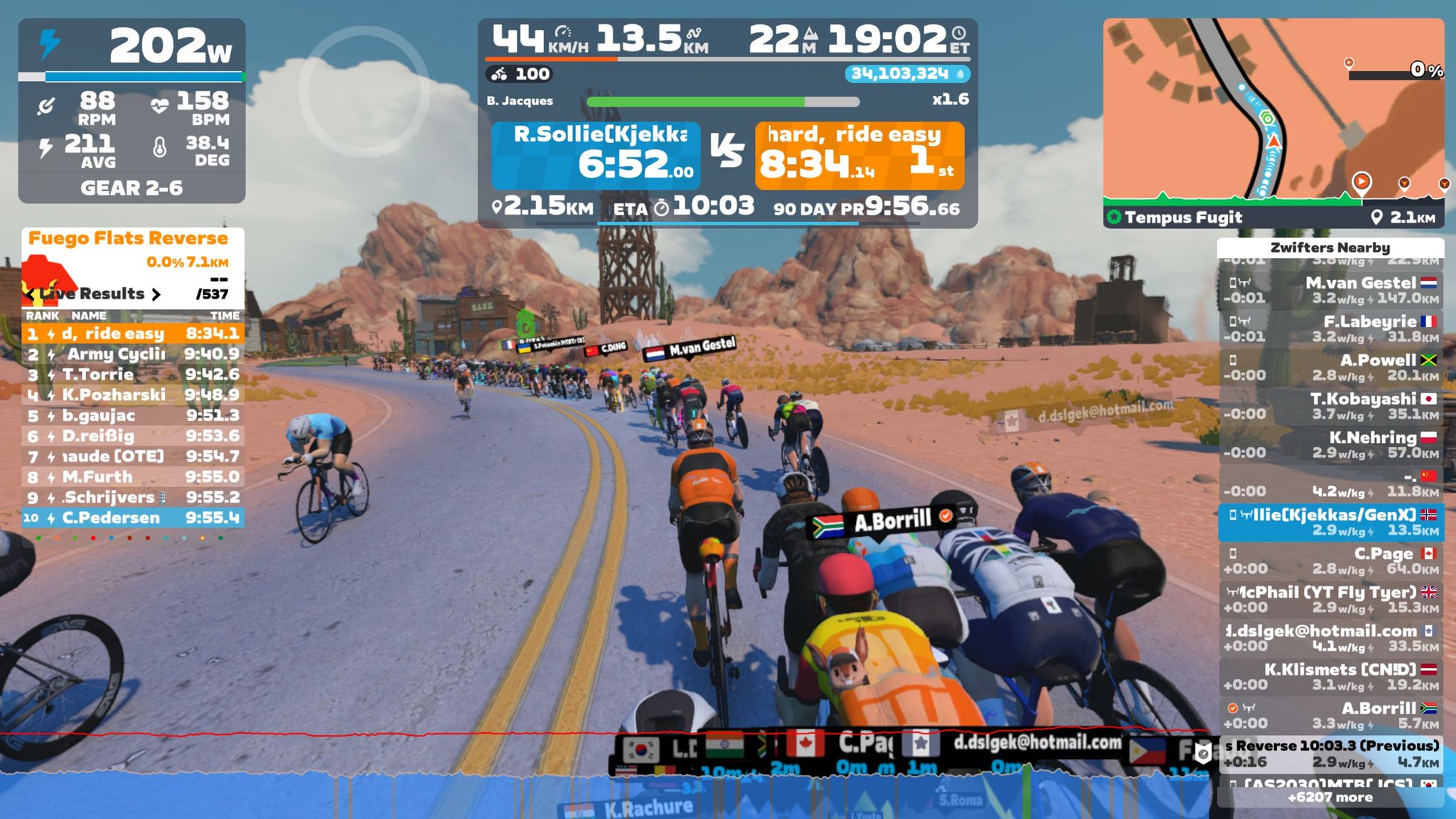
Task: Click the Fuego Flats Reverse segment header
Action: pyautogui.click(x=128, y=239)
